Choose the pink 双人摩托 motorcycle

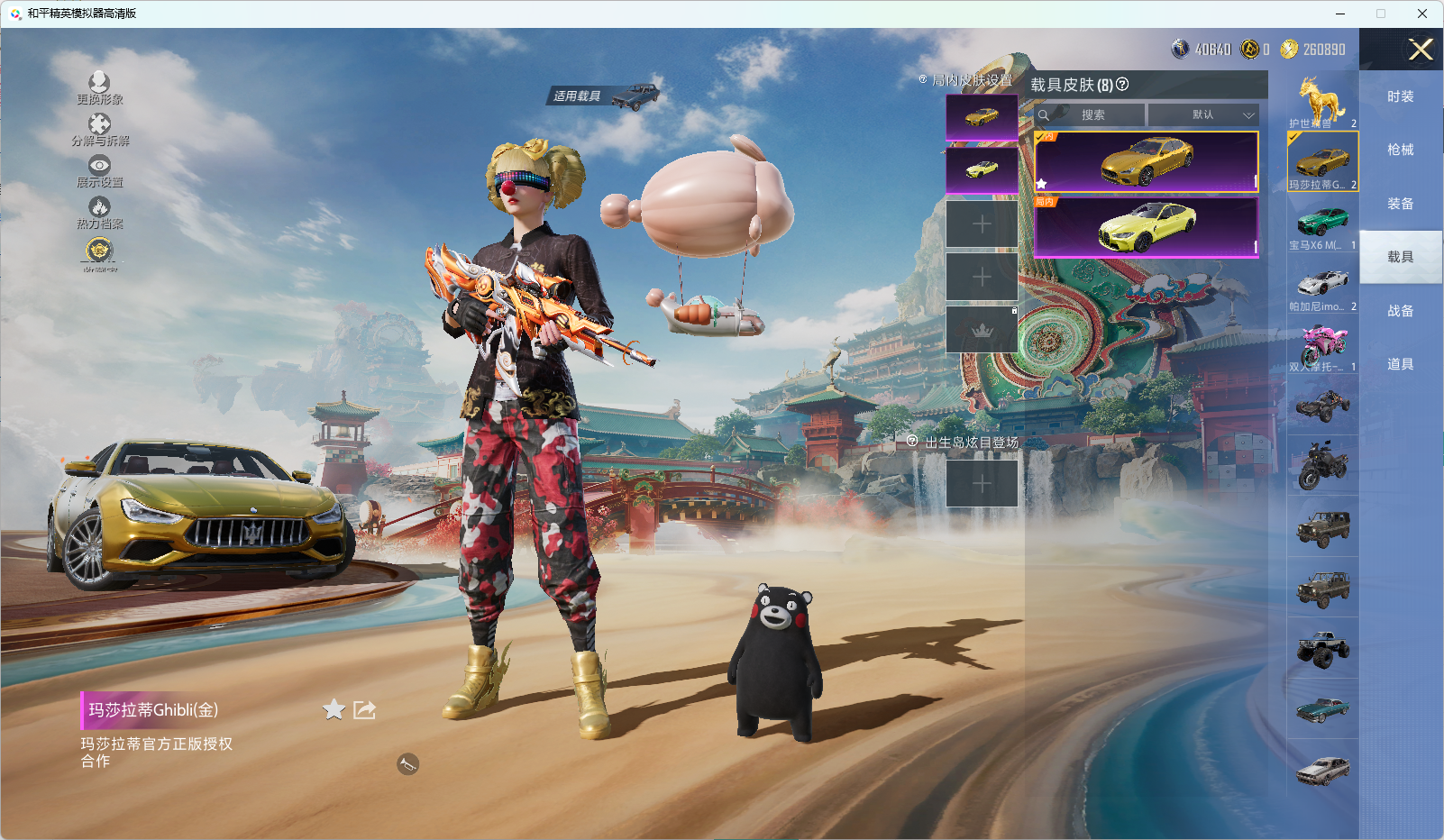point(1322,346)
